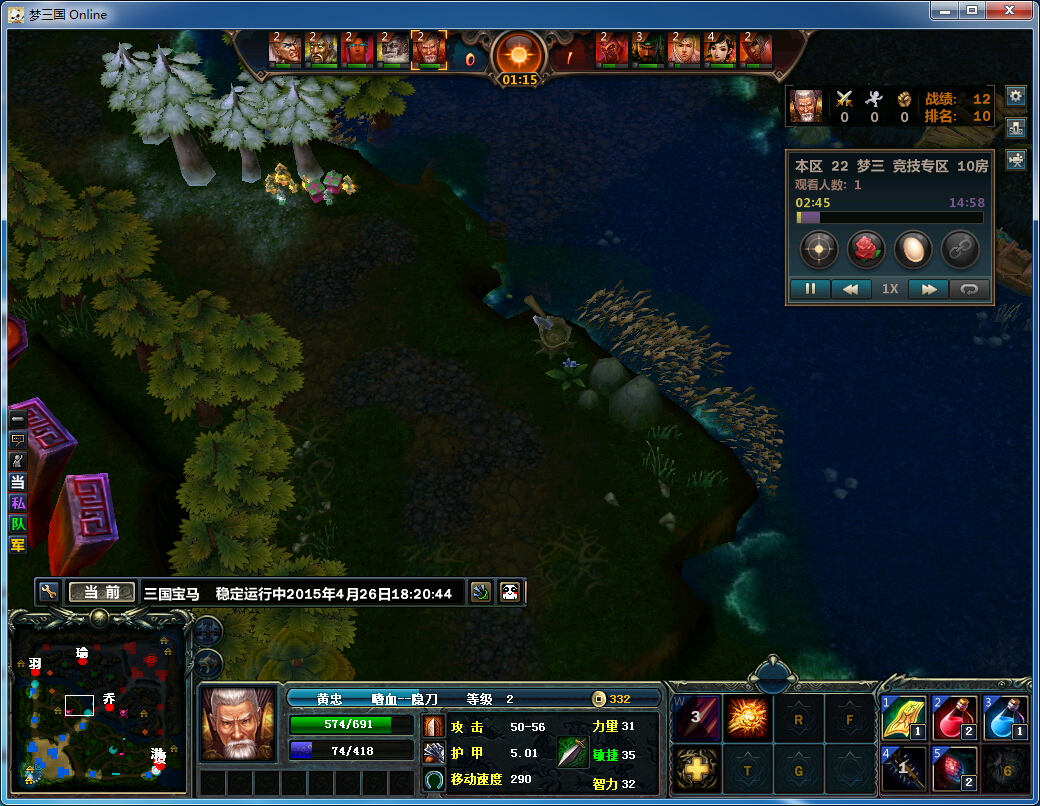Click the golden plus skill upgrade icon
Image resolution: width=1040 pixels, height=806 pixels.
click(695, 769)
